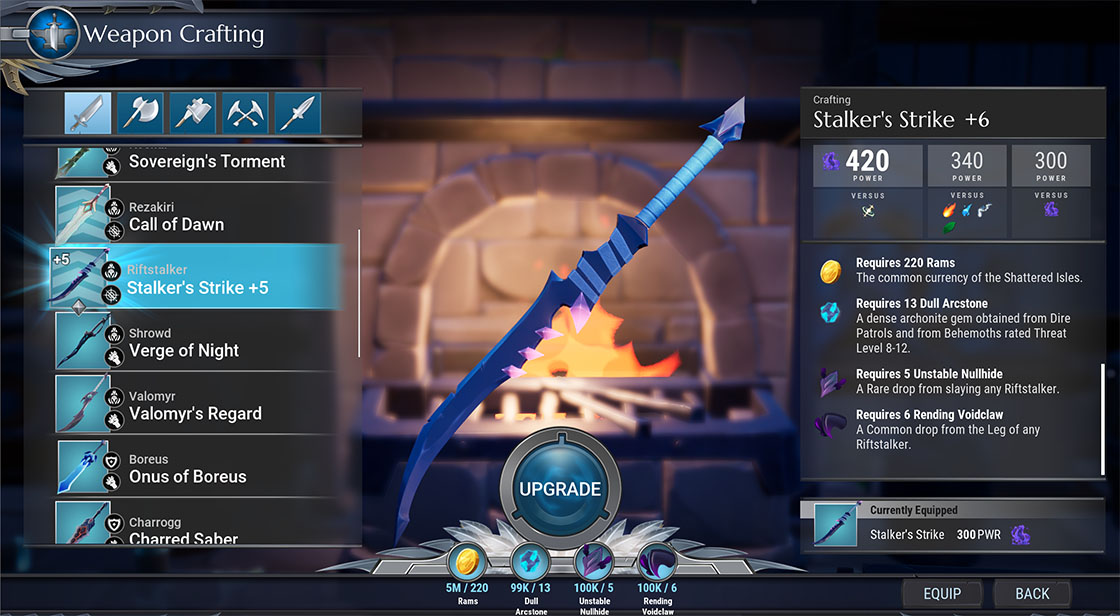Click the Rams cost icon
The width and height of the screenshot is (1120, 616).
(x=467, y=562)
